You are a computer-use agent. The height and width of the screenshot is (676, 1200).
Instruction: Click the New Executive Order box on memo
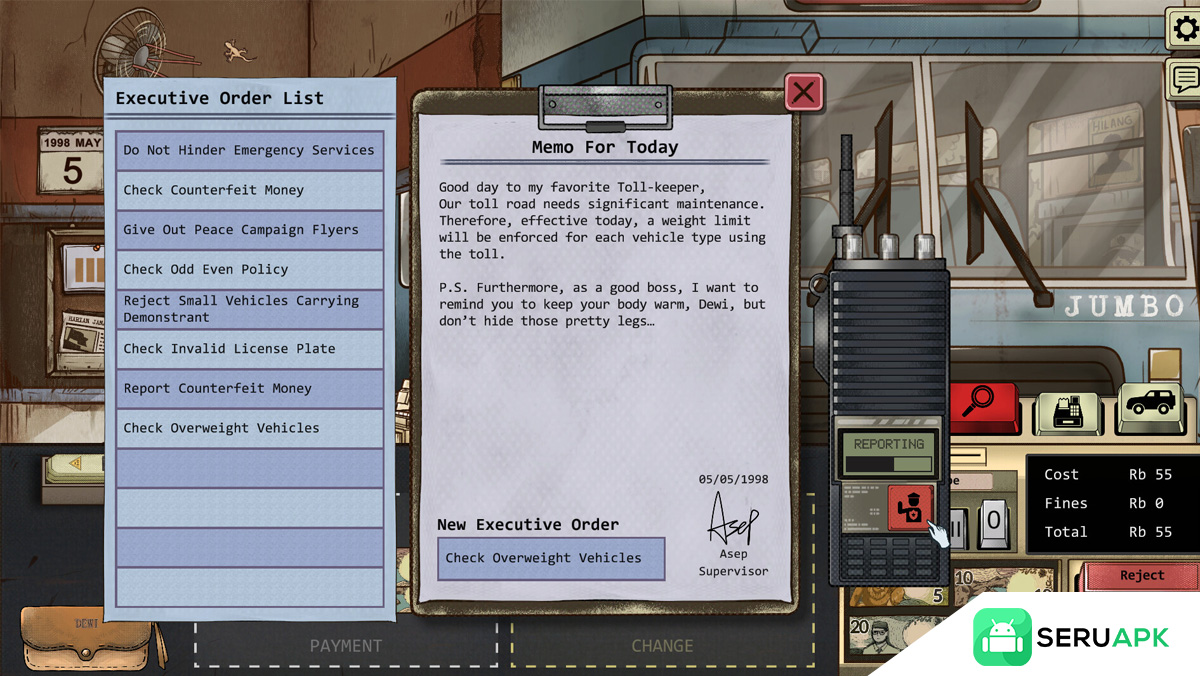pyautogui.click(x=551, y=559)
